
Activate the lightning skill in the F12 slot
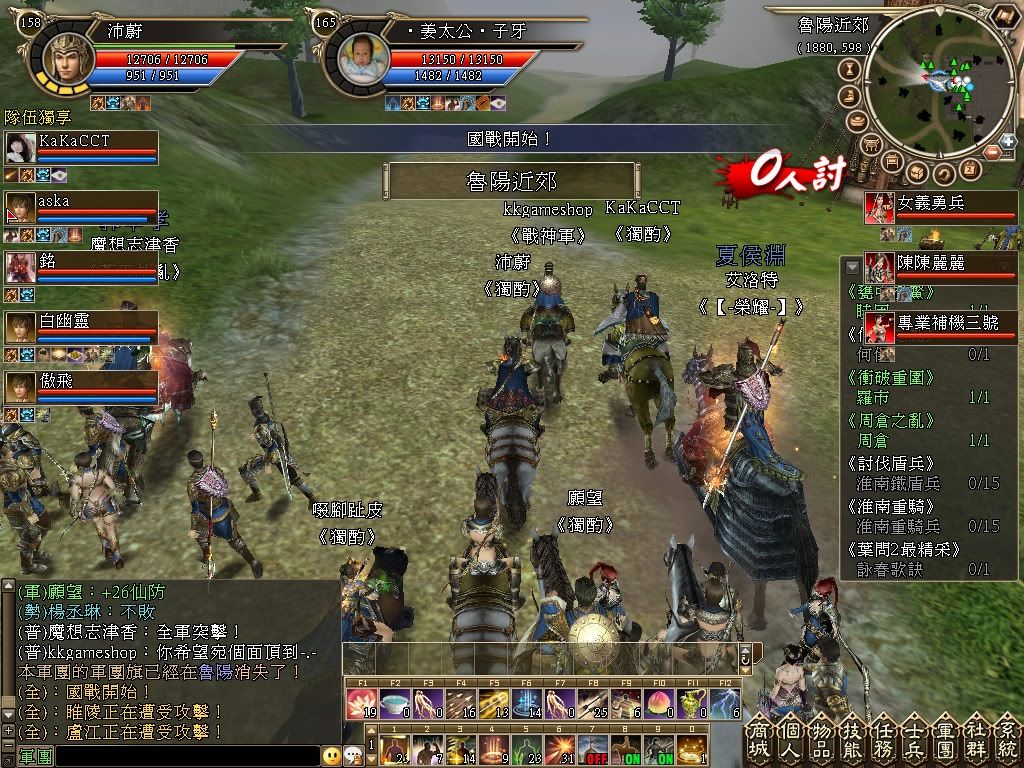[x=725, y=704]
